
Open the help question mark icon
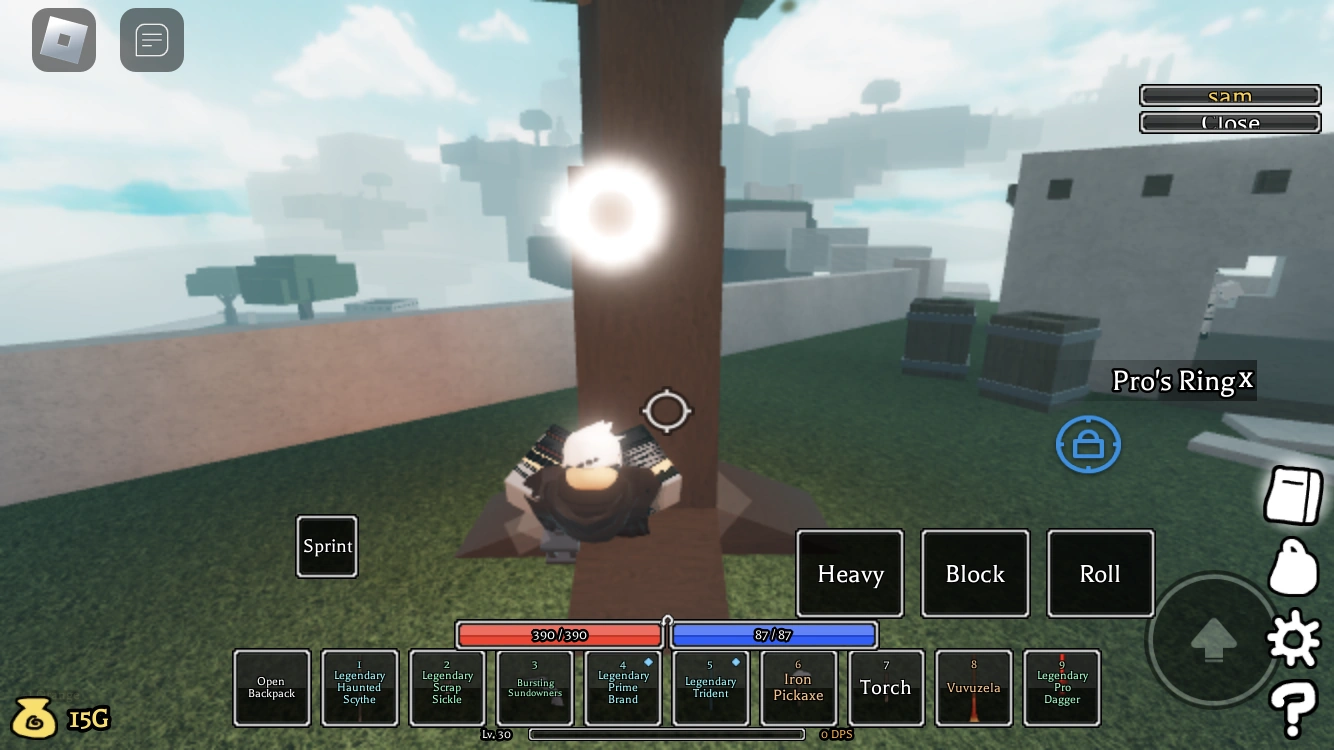[x=1292, y=707]
